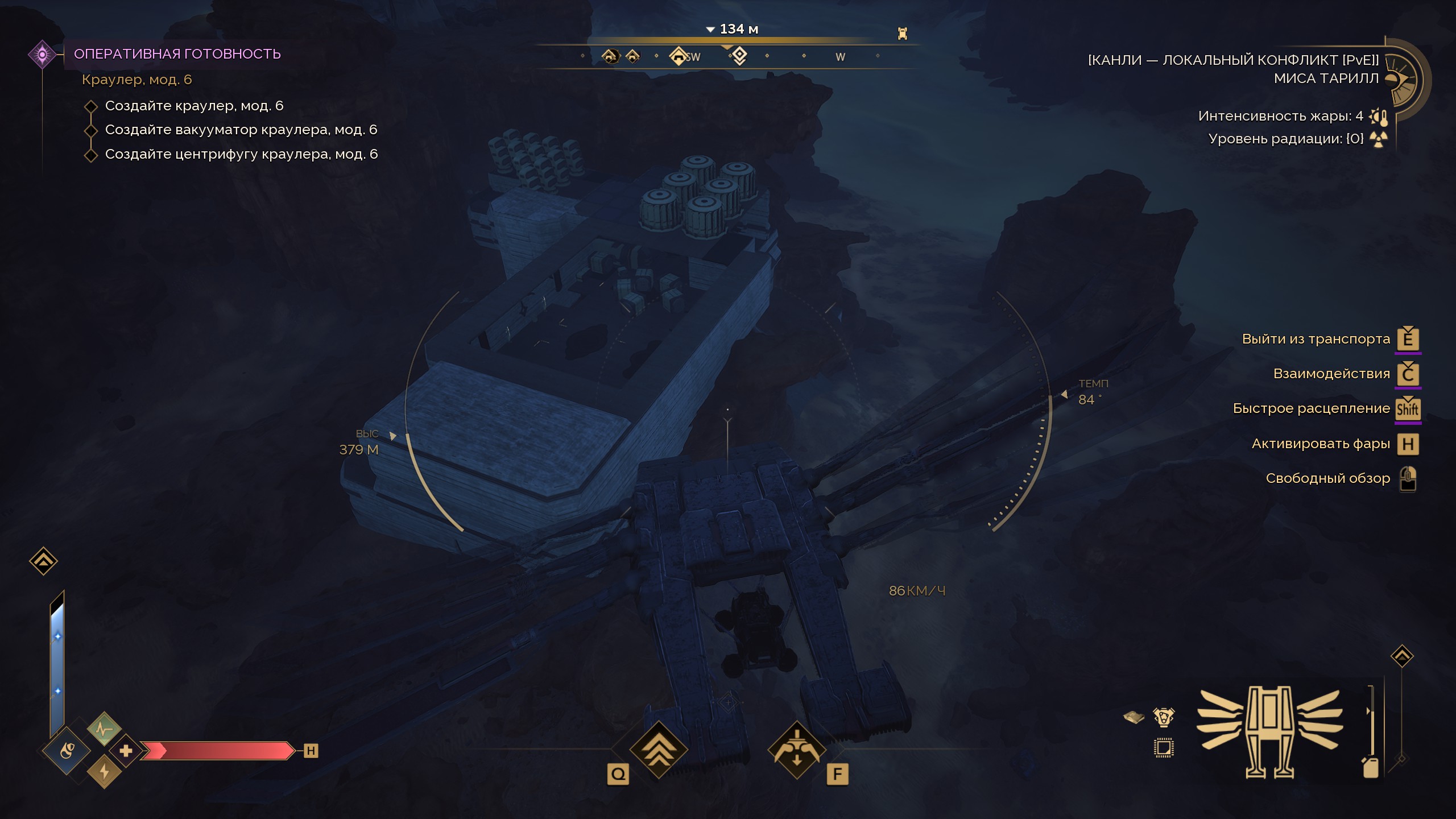This screenshot has height=819, width=1456.
Task: Click the radiation level trefoil icon
Action: pos(1379,139)
